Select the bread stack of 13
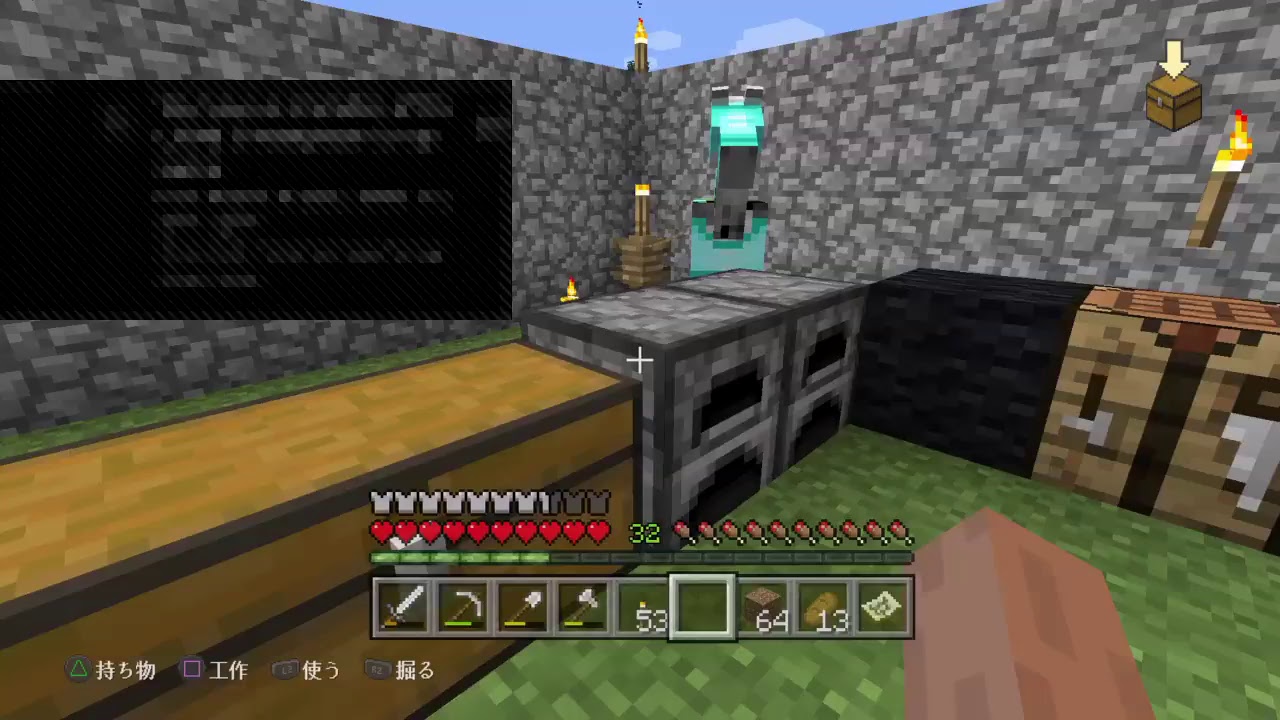The image size is (1280, 720). pos(821,604)
